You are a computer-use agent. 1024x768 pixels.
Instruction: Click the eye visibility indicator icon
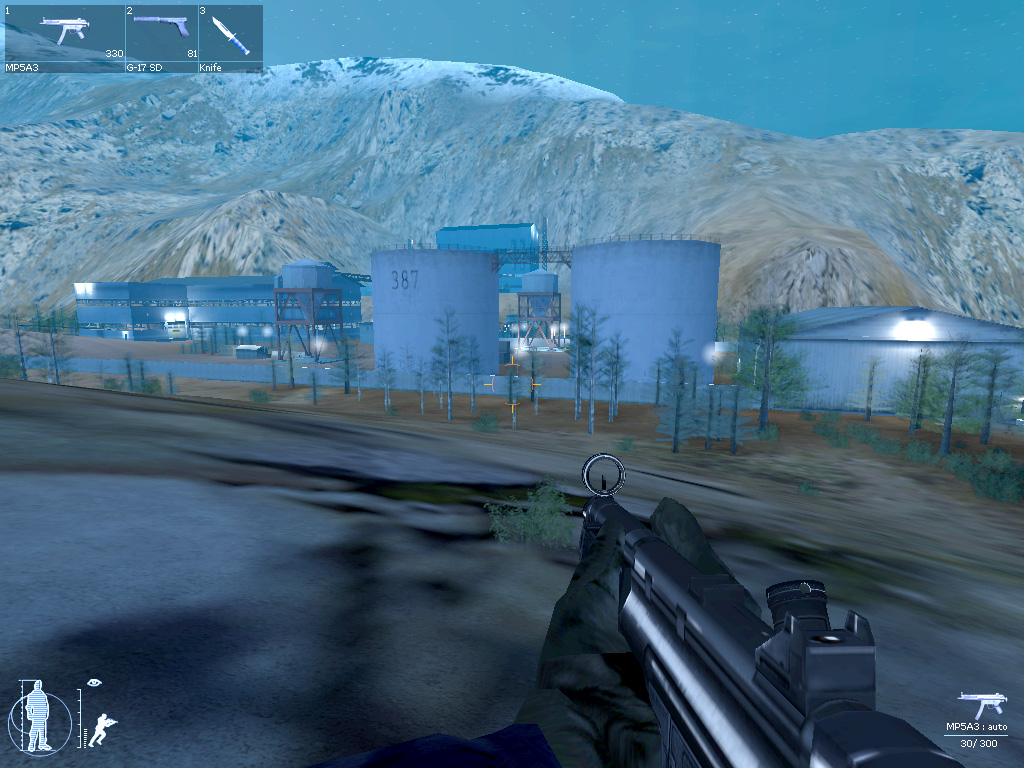[94, 682]
